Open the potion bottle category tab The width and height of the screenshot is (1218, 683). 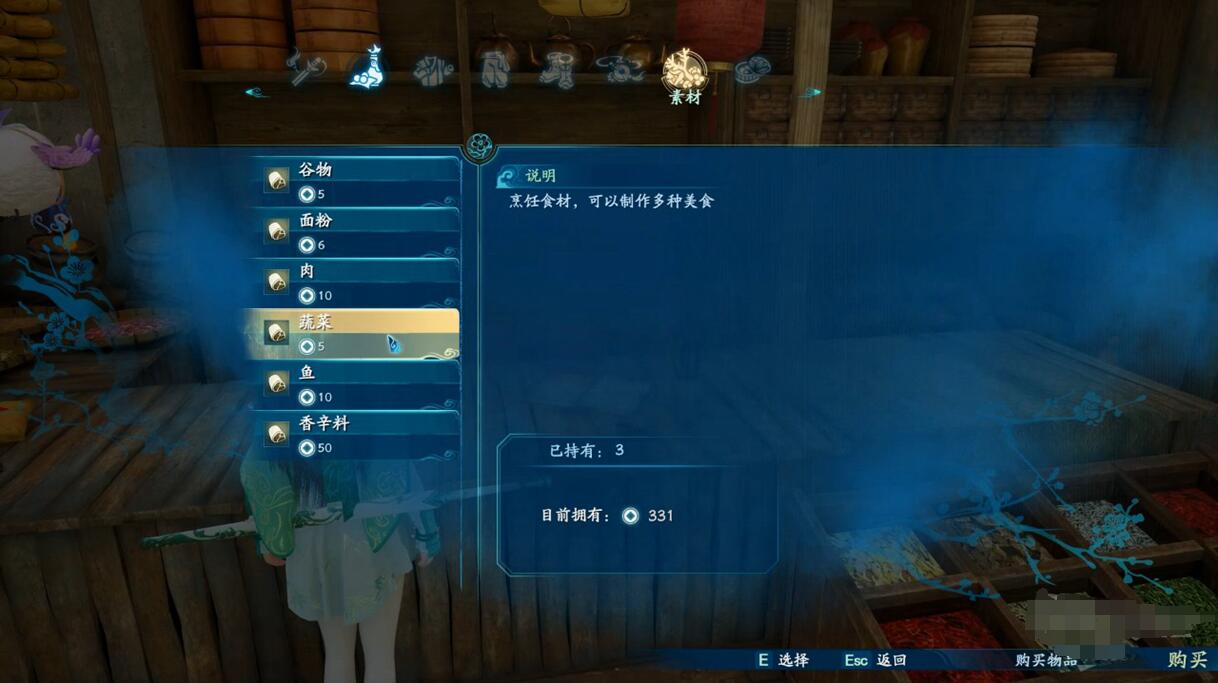coord(369,69)
